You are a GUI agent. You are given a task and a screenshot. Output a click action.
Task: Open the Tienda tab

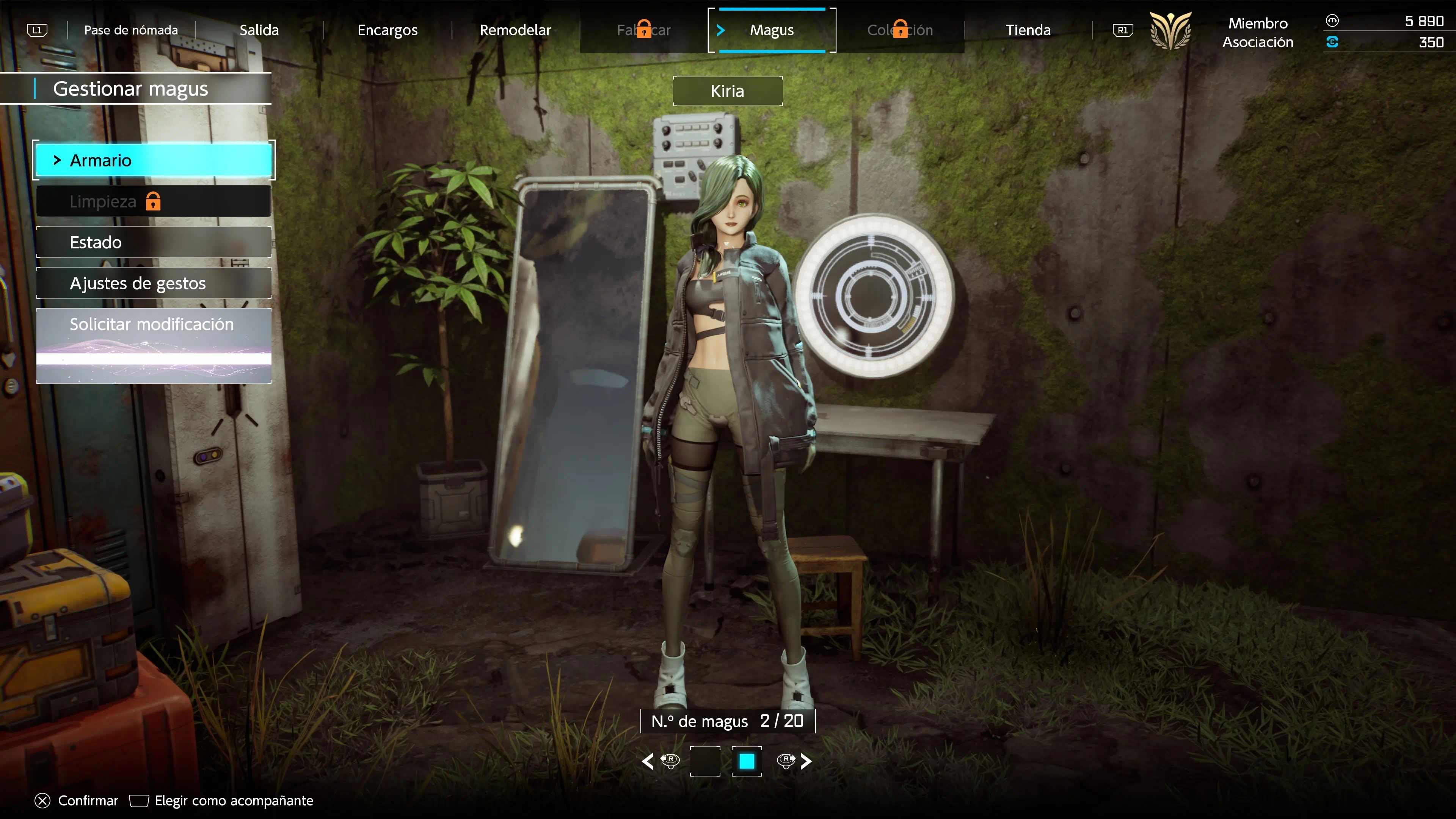point(1028,30)
